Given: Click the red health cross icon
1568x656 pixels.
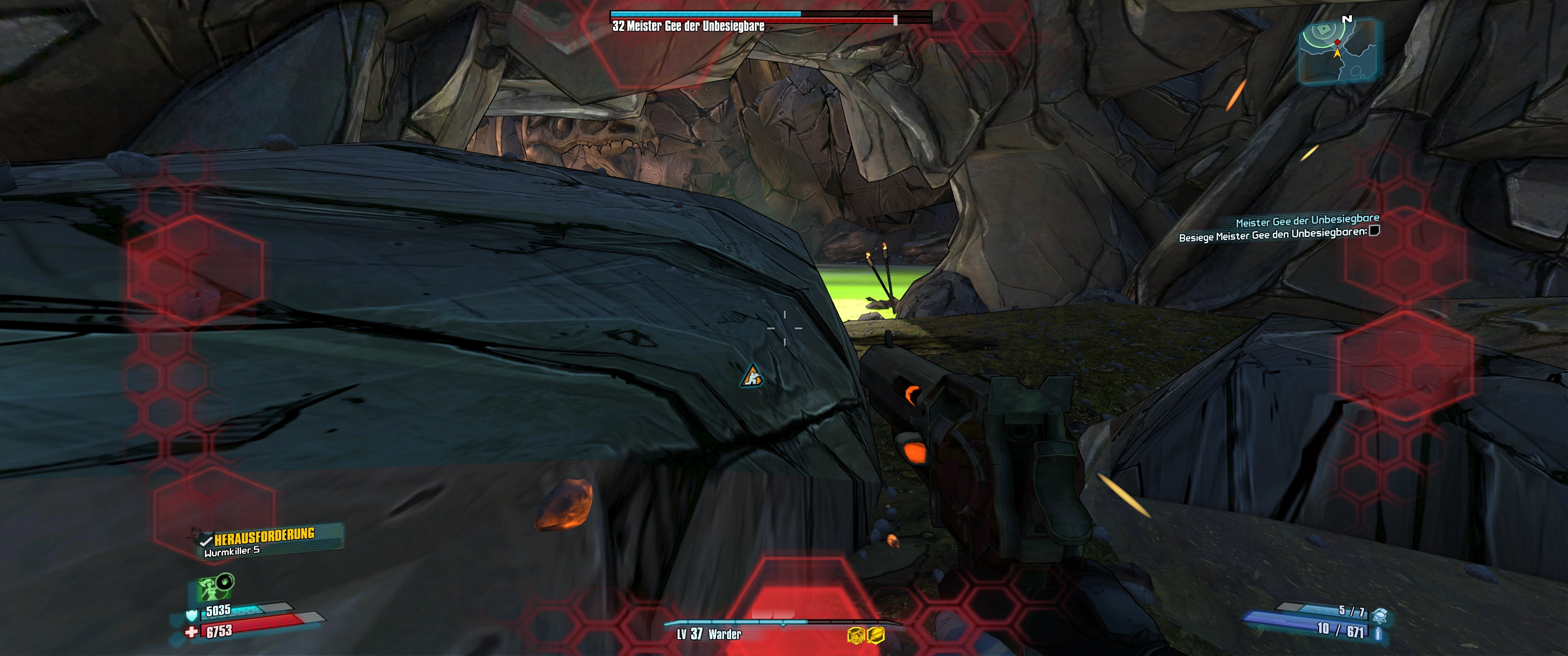Looking at the screenshot, I should click(191, 632).
